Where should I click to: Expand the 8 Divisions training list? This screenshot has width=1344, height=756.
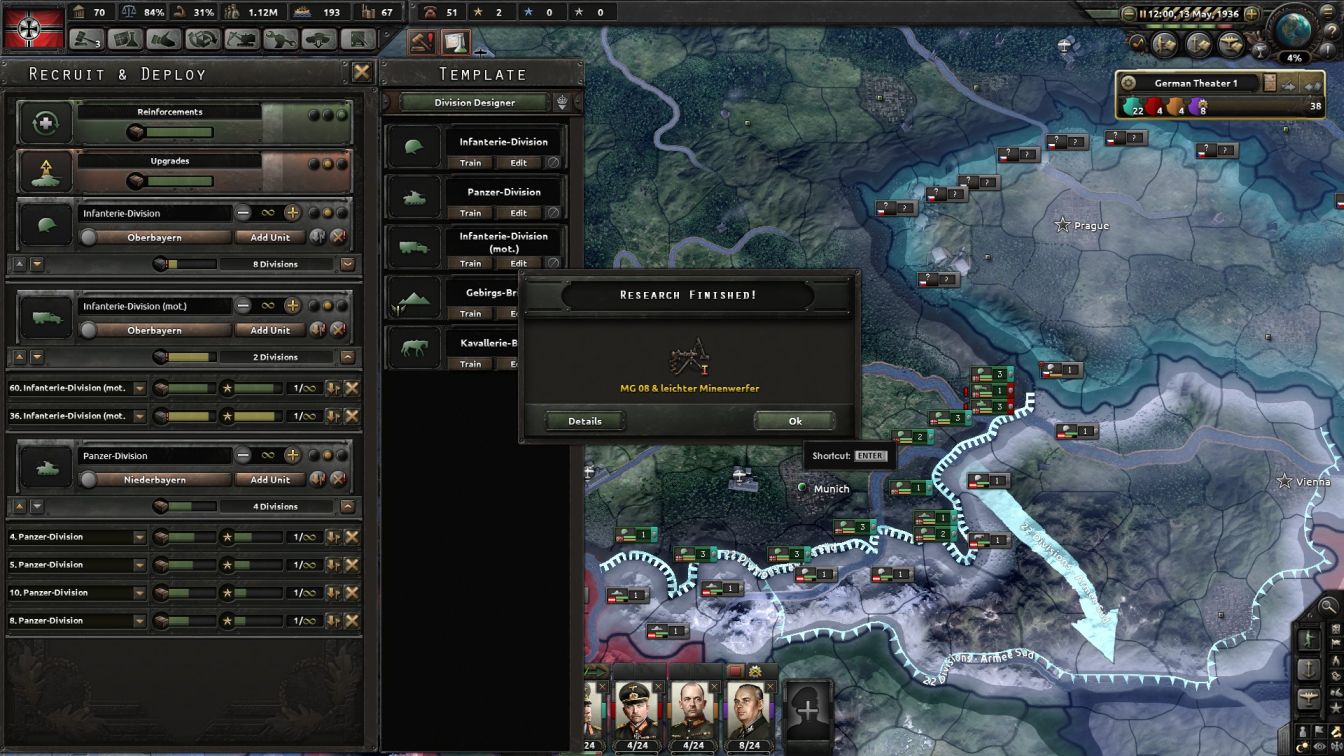point(346,264)
